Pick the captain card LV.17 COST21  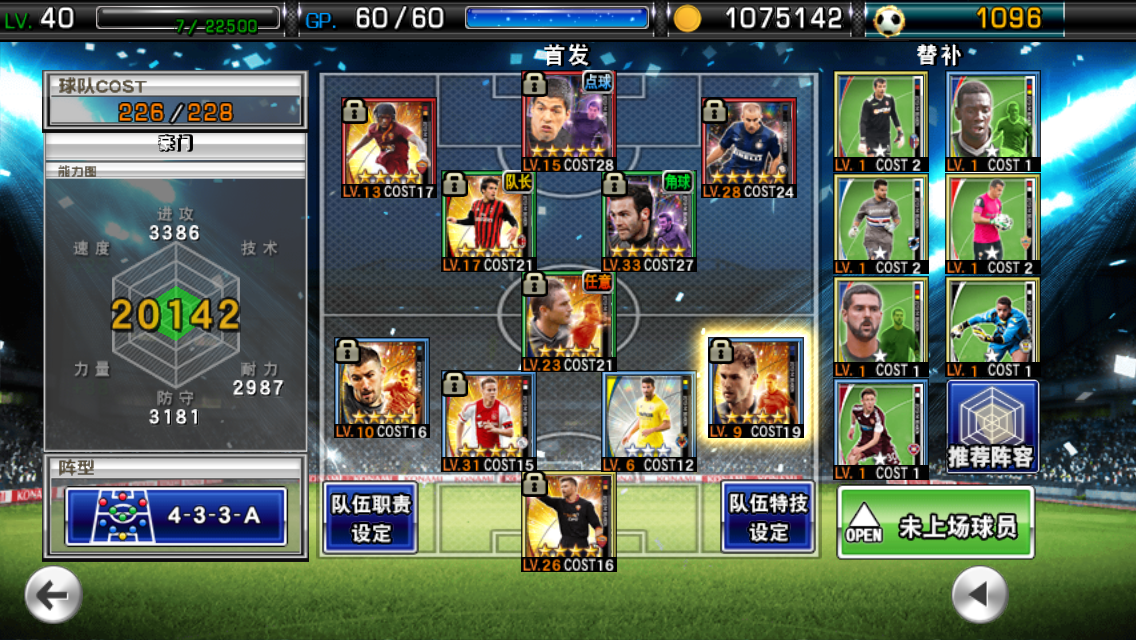click(489, 222)
